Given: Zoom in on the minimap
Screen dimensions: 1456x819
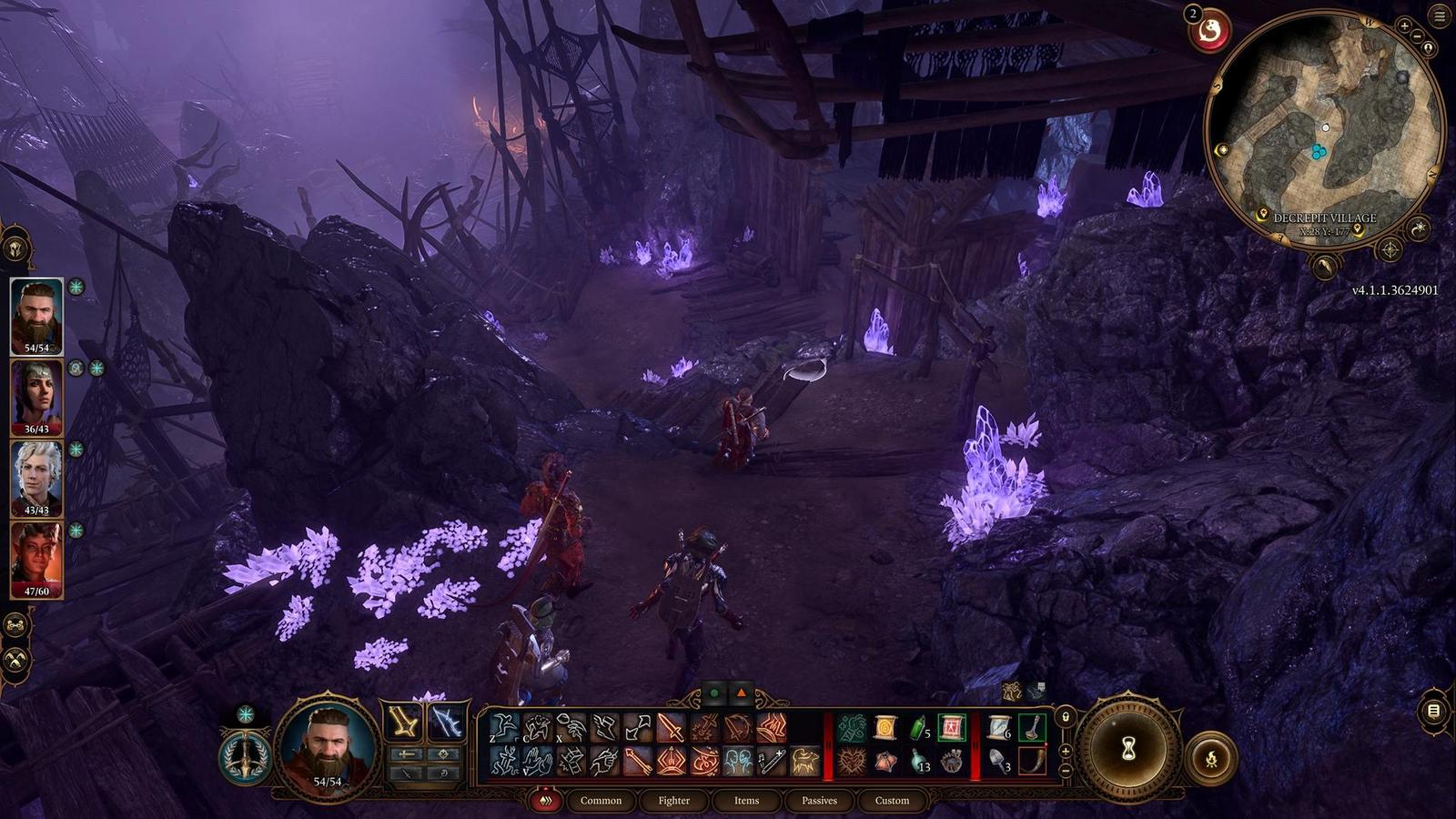Looking at the screenshot, I should (1404, 27).
